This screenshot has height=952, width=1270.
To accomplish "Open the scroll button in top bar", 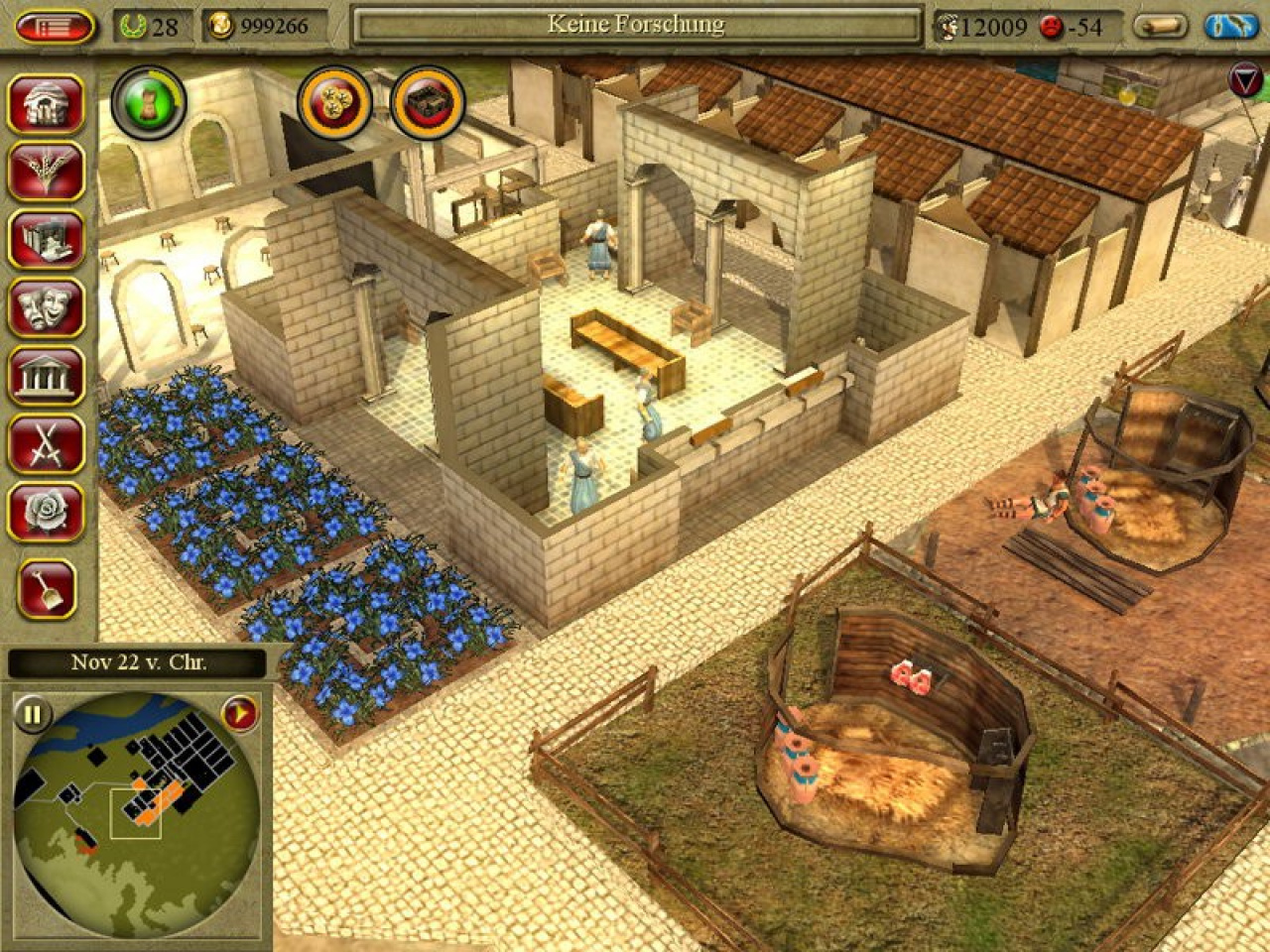I will pyautogui.click(x=1161, y=26).
